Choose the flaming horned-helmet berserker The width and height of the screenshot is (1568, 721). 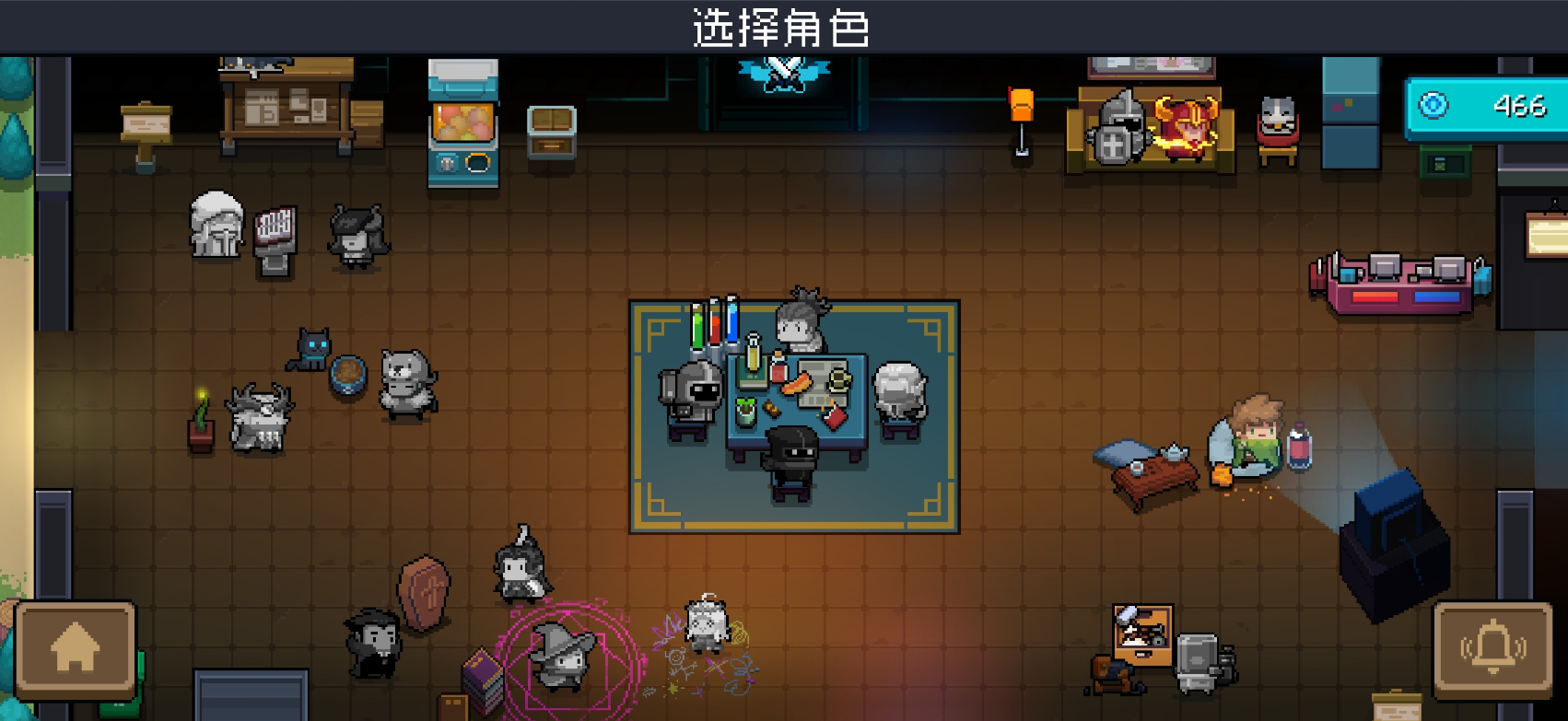[1185, 127]
